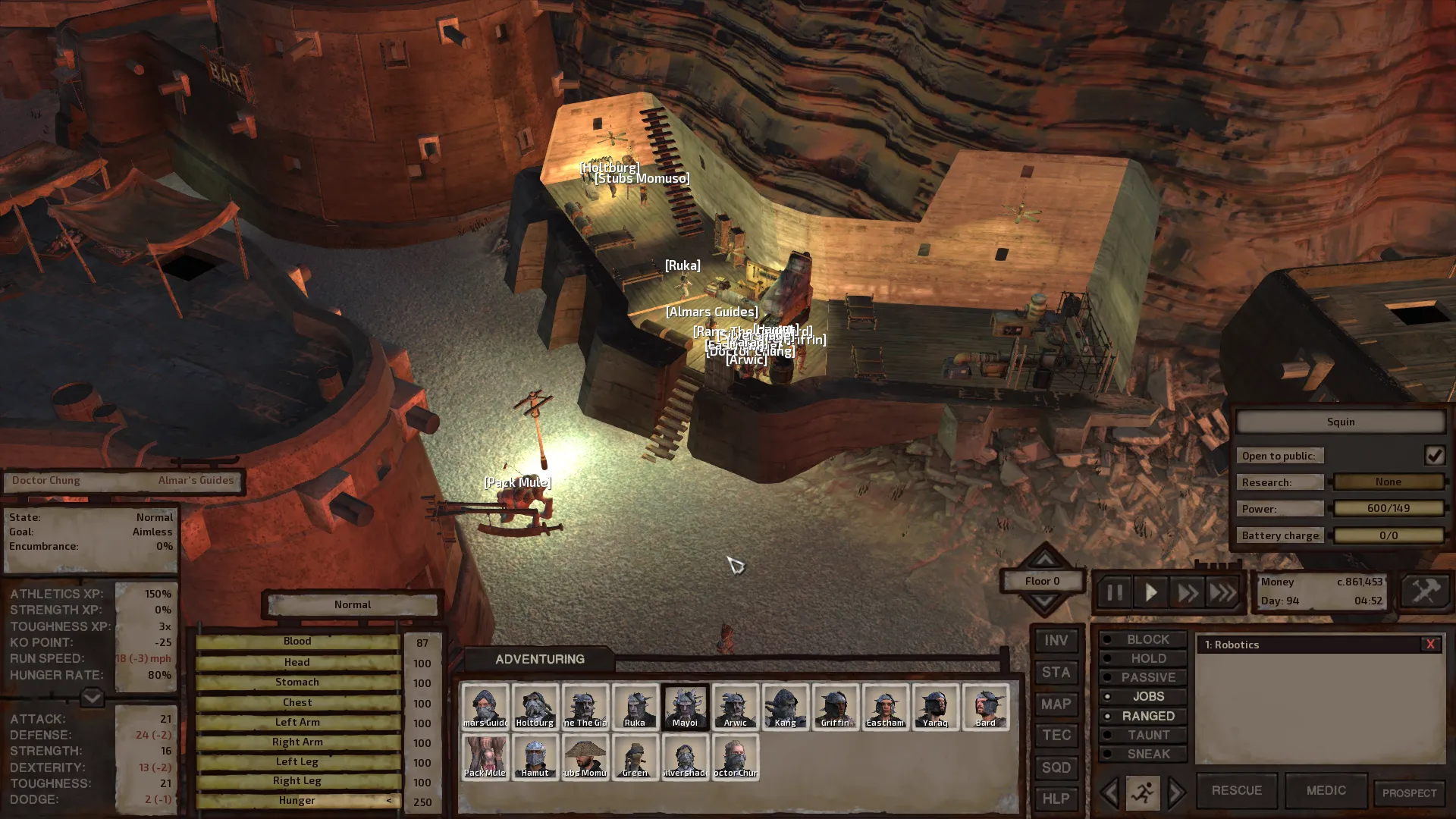Select the Pack Mule portrait
Image resolution: width=1456 pixels, height=819 pixels.
(485, 757)
